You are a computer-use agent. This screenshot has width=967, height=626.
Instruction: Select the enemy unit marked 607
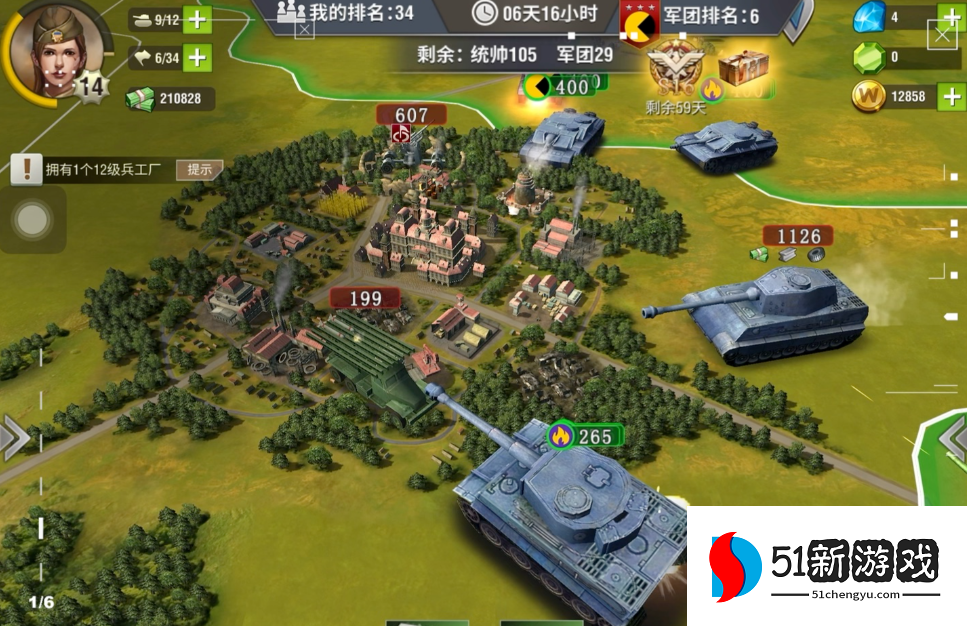tap(410, 116)
